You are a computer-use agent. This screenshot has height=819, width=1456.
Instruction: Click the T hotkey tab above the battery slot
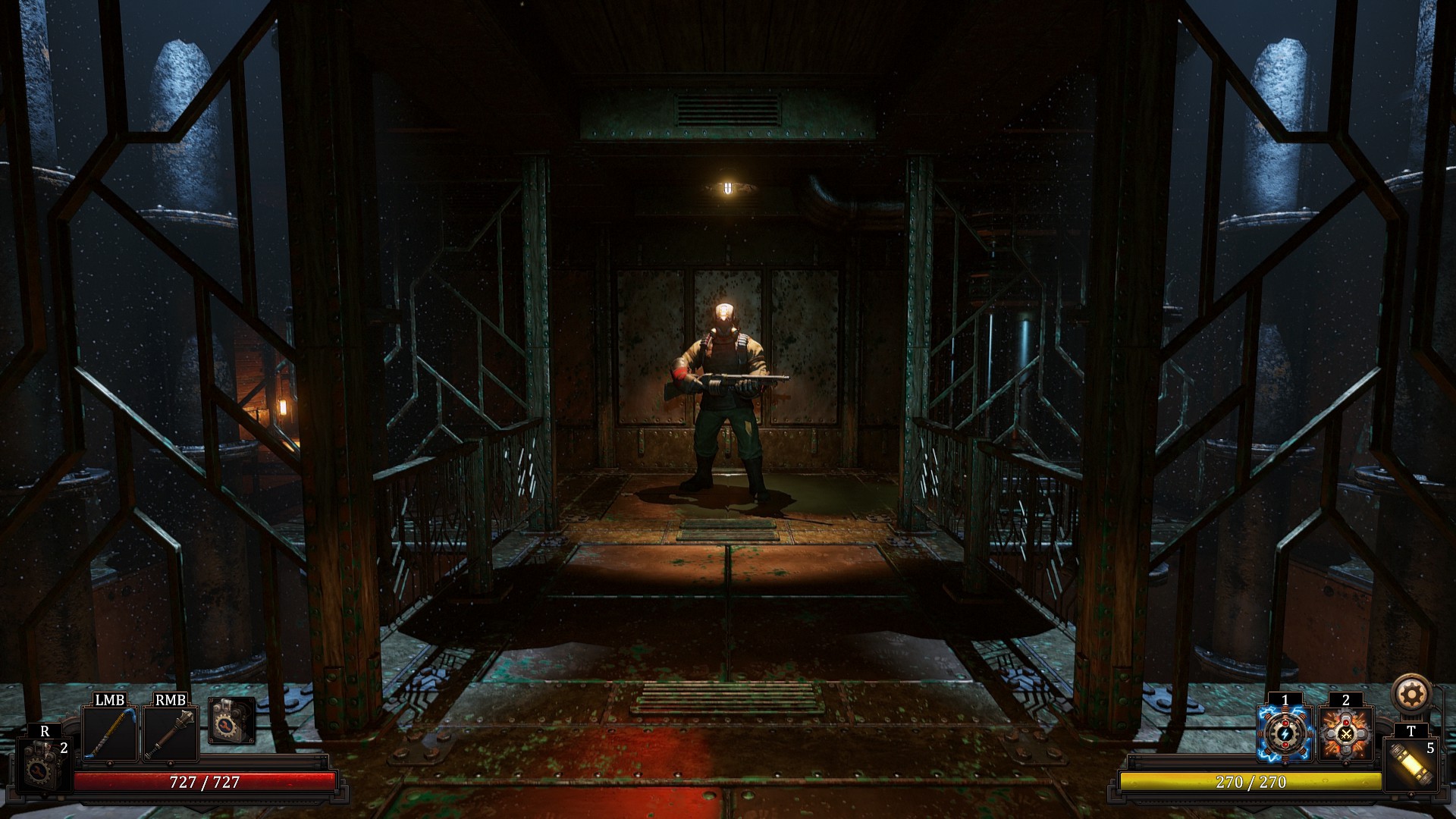coord(1410,730)
